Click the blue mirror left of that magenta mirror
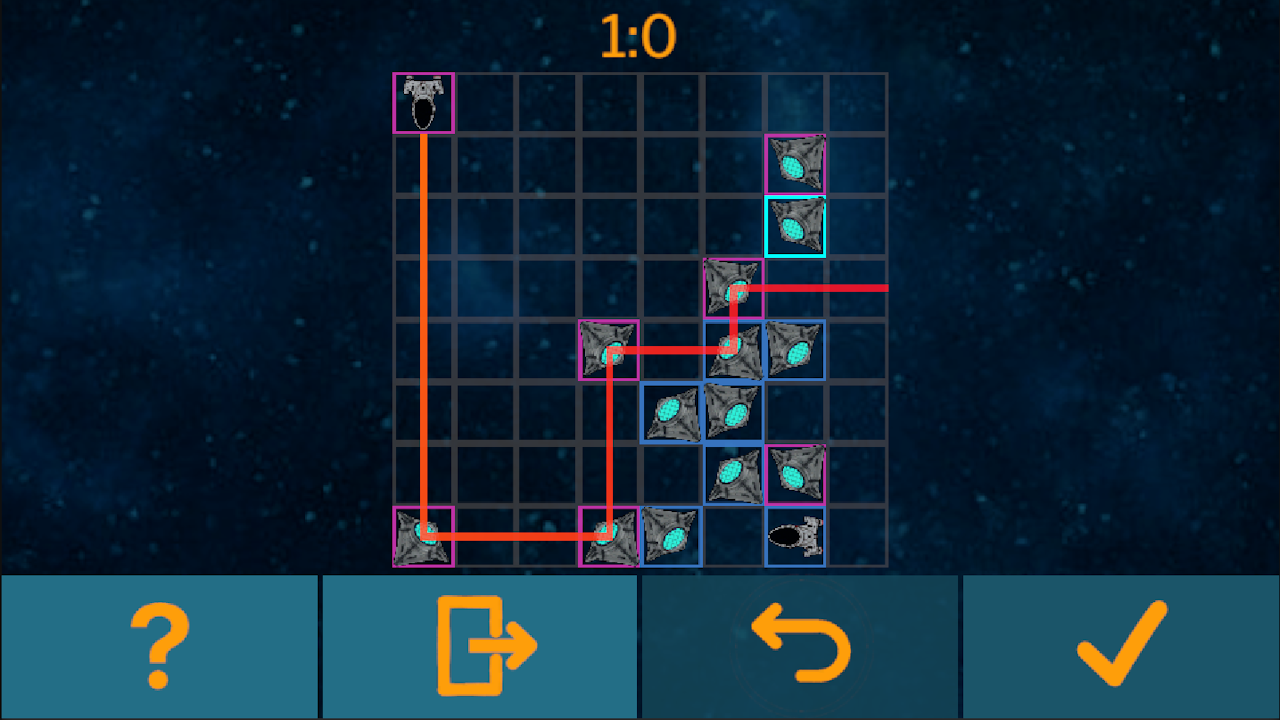The height and width of the screenshot is (720, 1280). pos(733,474)
